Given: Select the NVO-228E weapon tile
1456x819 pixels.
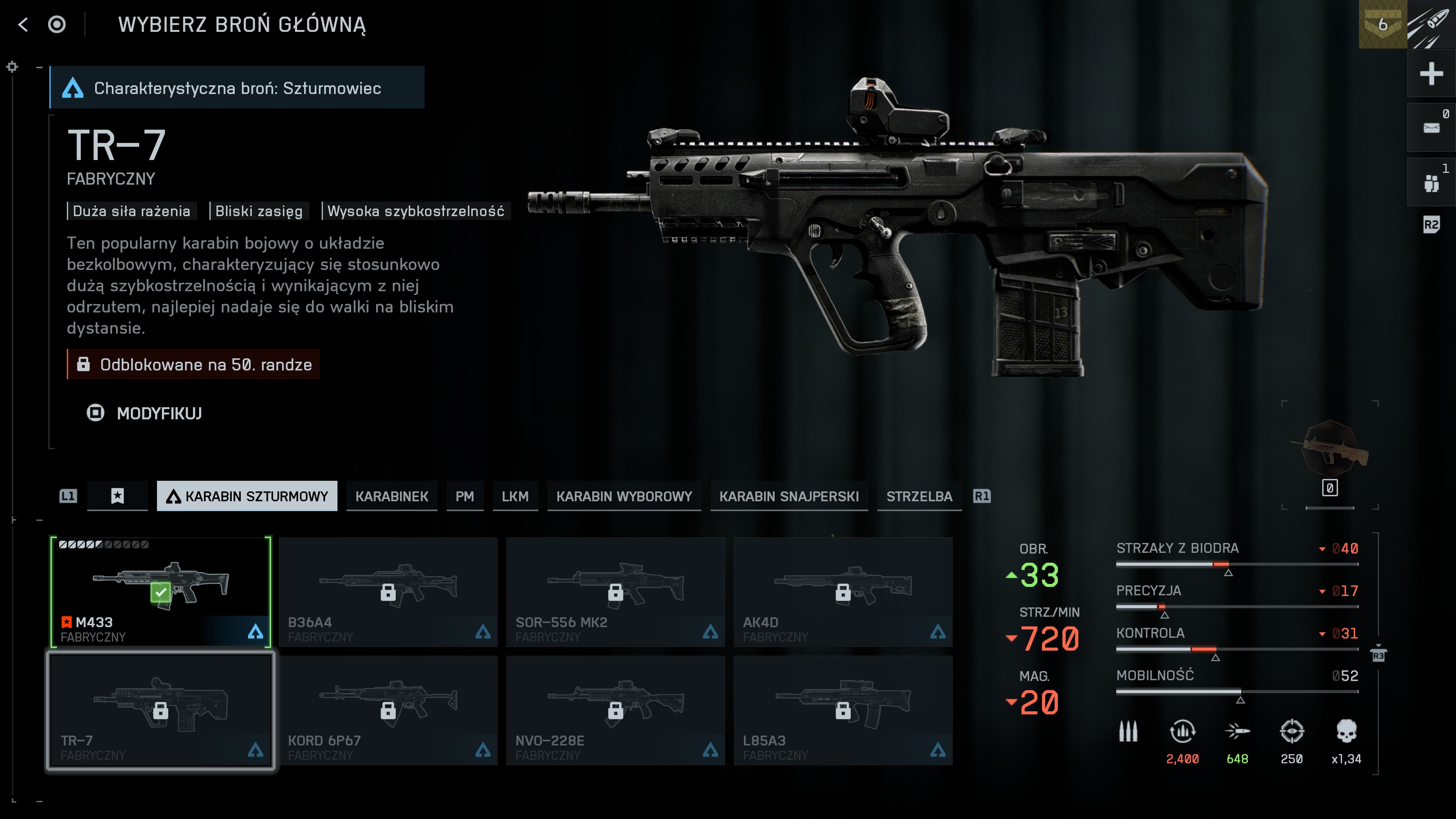Looking at the screenshot, I should 615,710.
